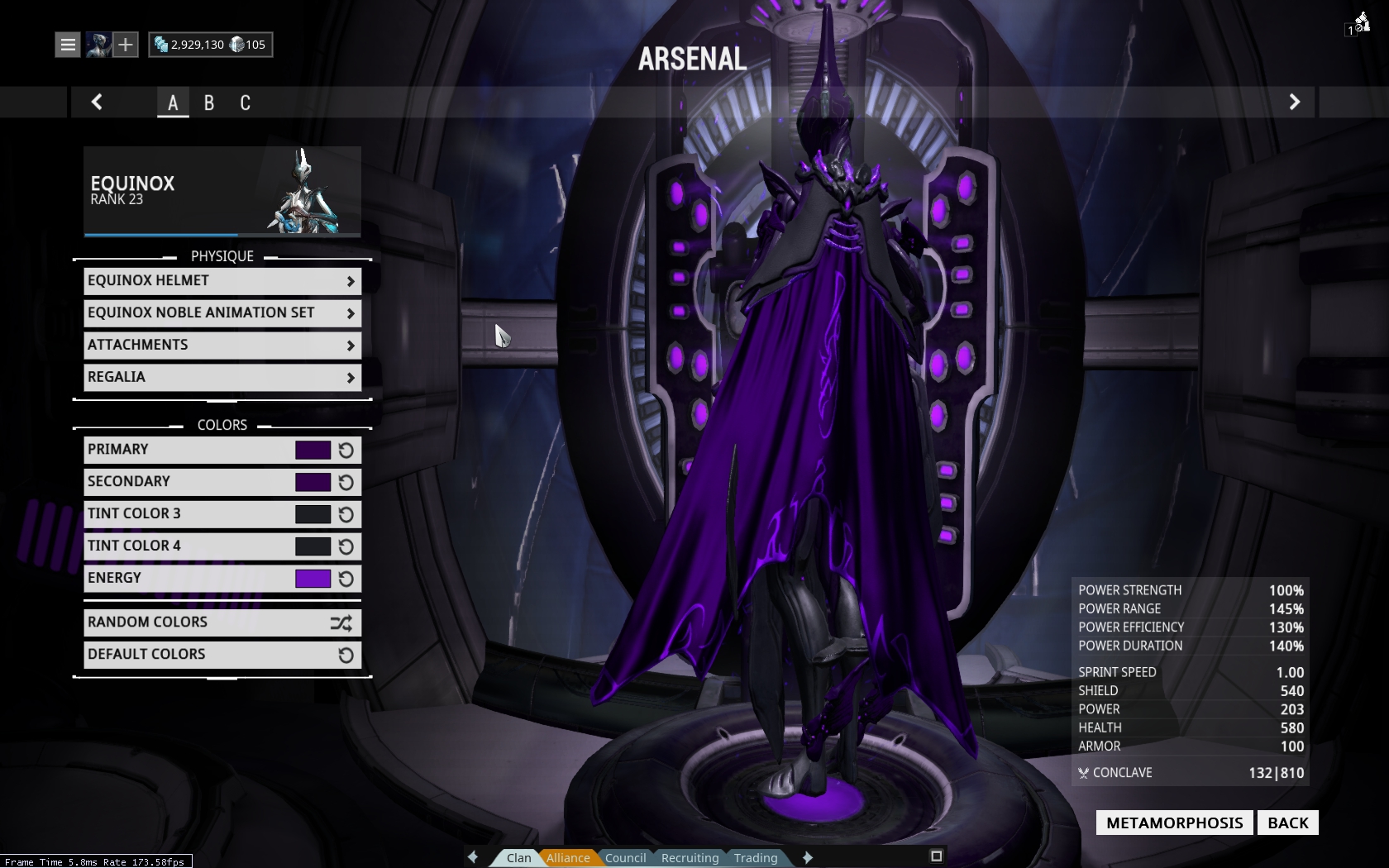Open the Attachments menu
This screenshot has height=868, width=1389.
tap(222, 346)
